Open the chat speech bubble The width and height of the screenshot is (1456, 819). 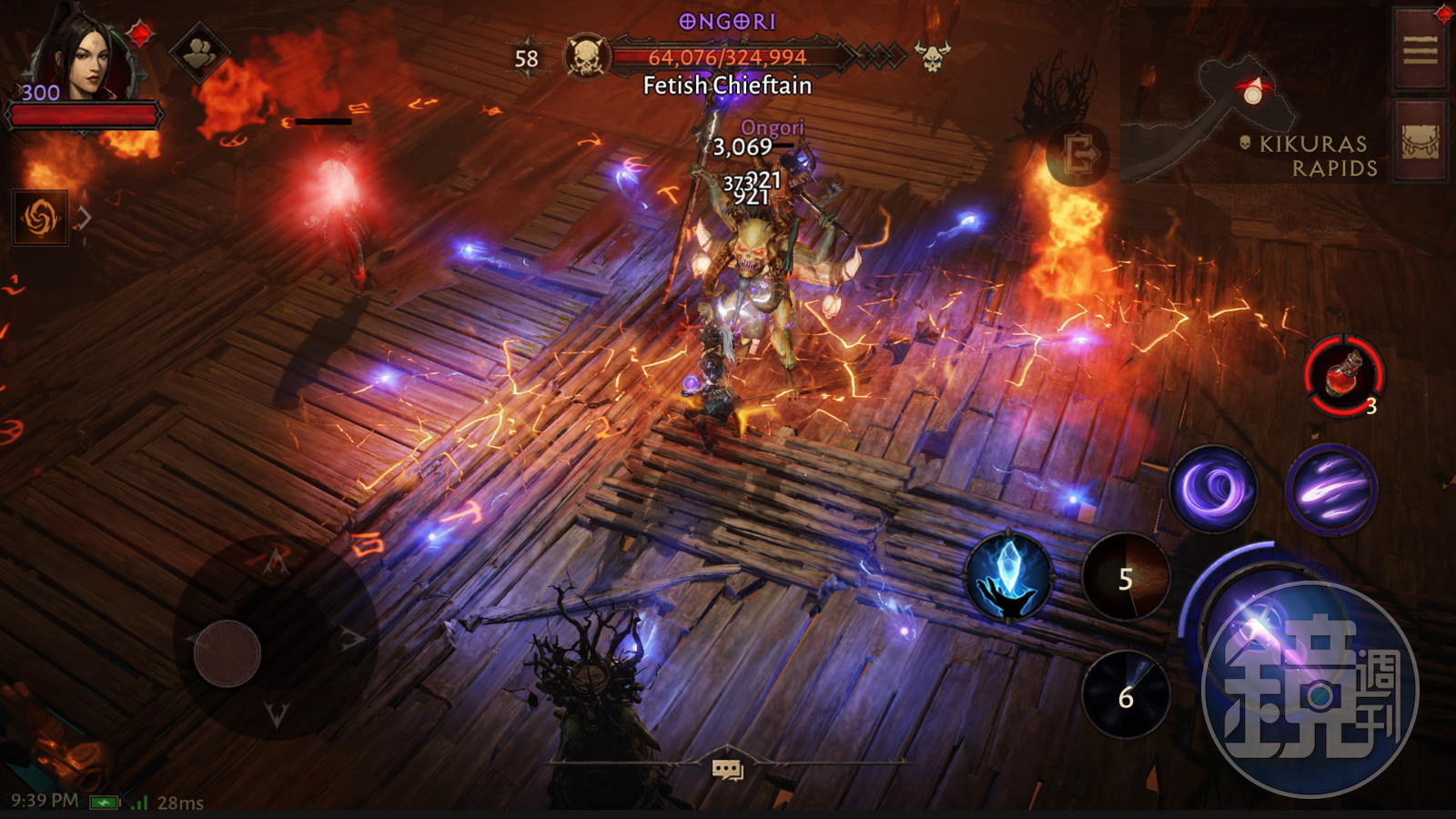click(727, 770)
